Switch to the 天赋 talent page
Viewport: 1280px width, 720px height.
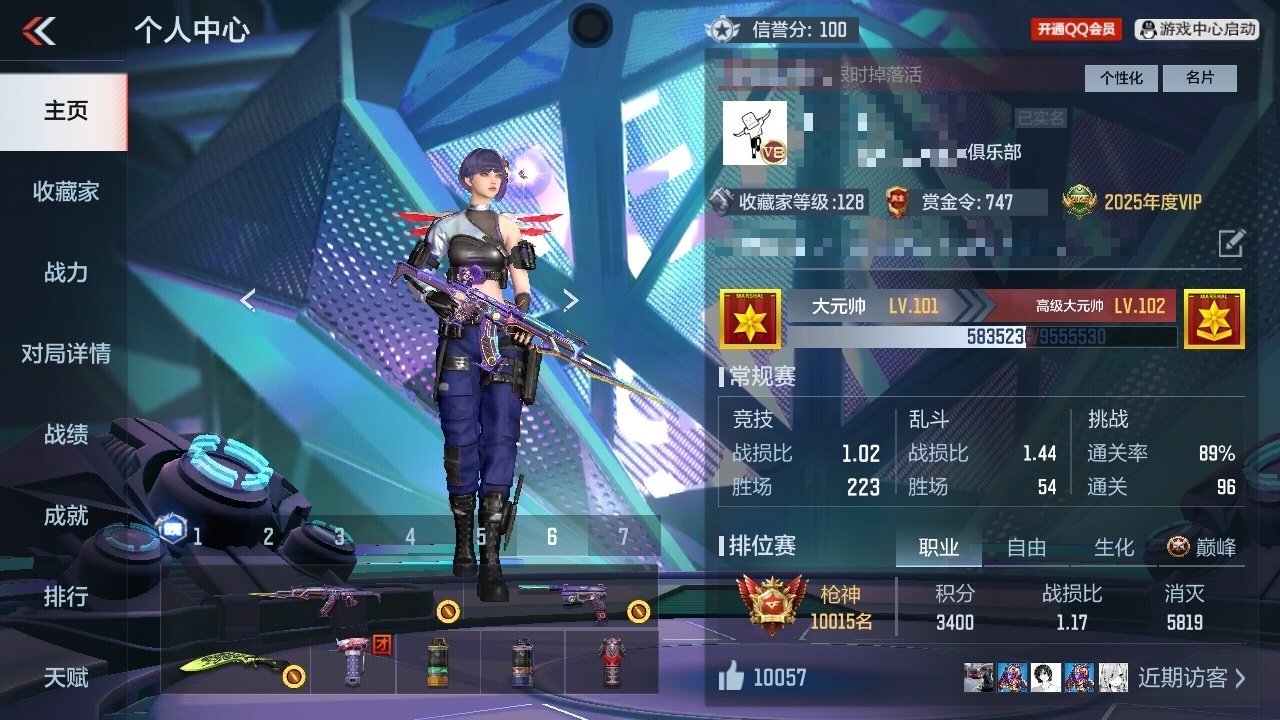(x=65, y=678)
